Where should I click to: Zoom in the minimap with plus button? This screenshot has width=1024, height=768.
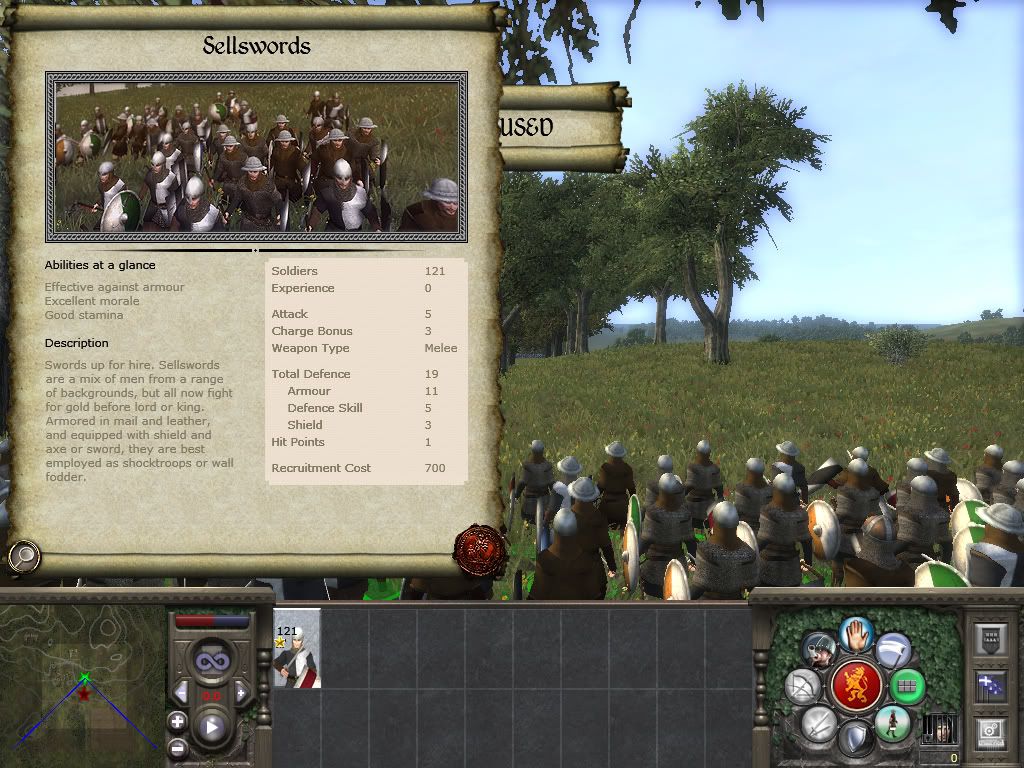coord(177,721)
